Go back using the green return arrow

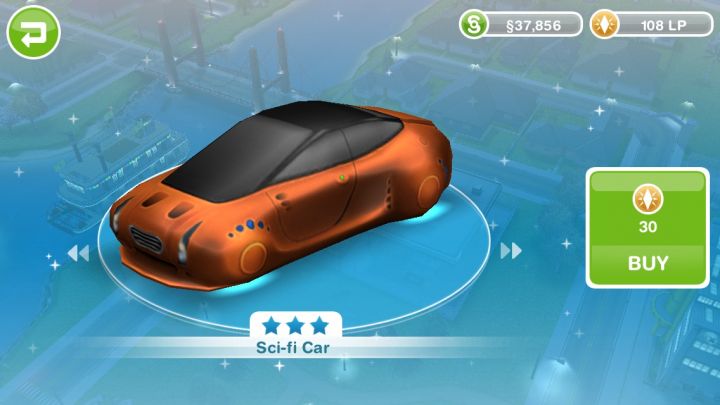point(33,31)
